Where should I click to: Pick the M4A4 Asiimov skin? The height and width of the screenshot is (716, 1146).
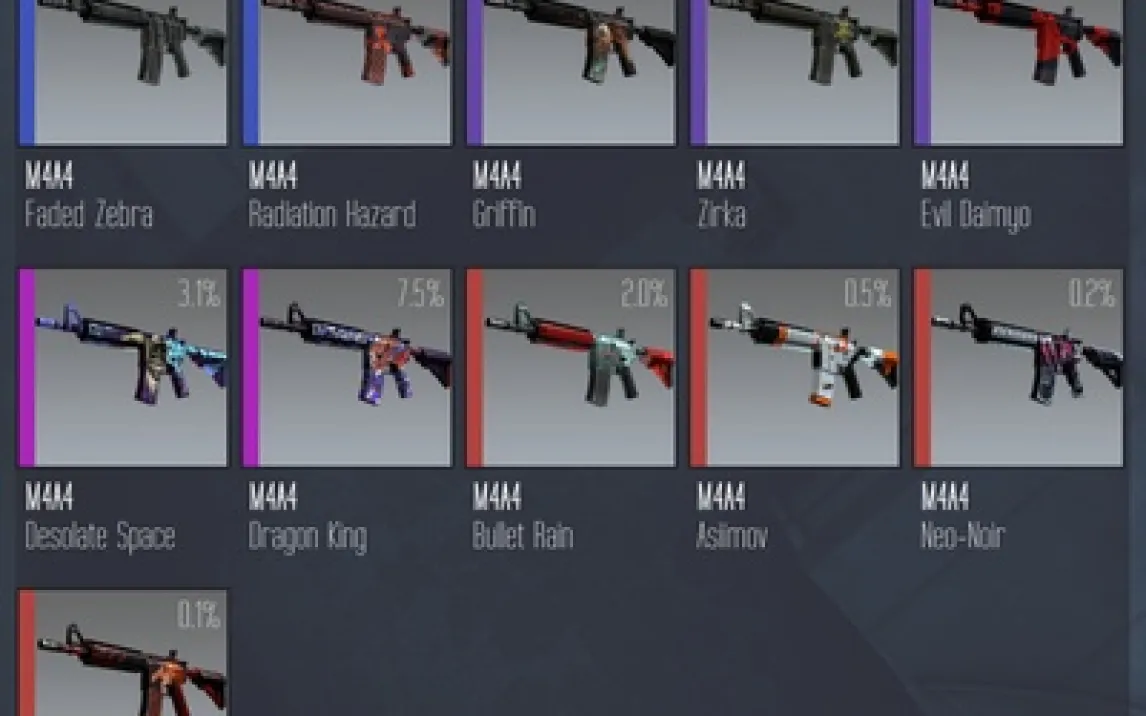tap(794, 367)
